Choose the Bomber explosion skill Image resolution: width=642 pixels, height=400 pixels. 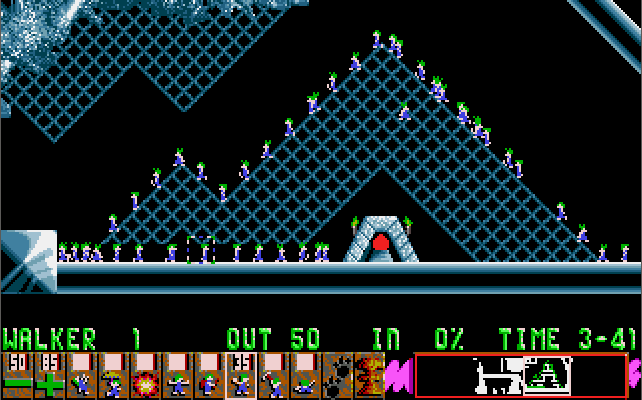145,376
